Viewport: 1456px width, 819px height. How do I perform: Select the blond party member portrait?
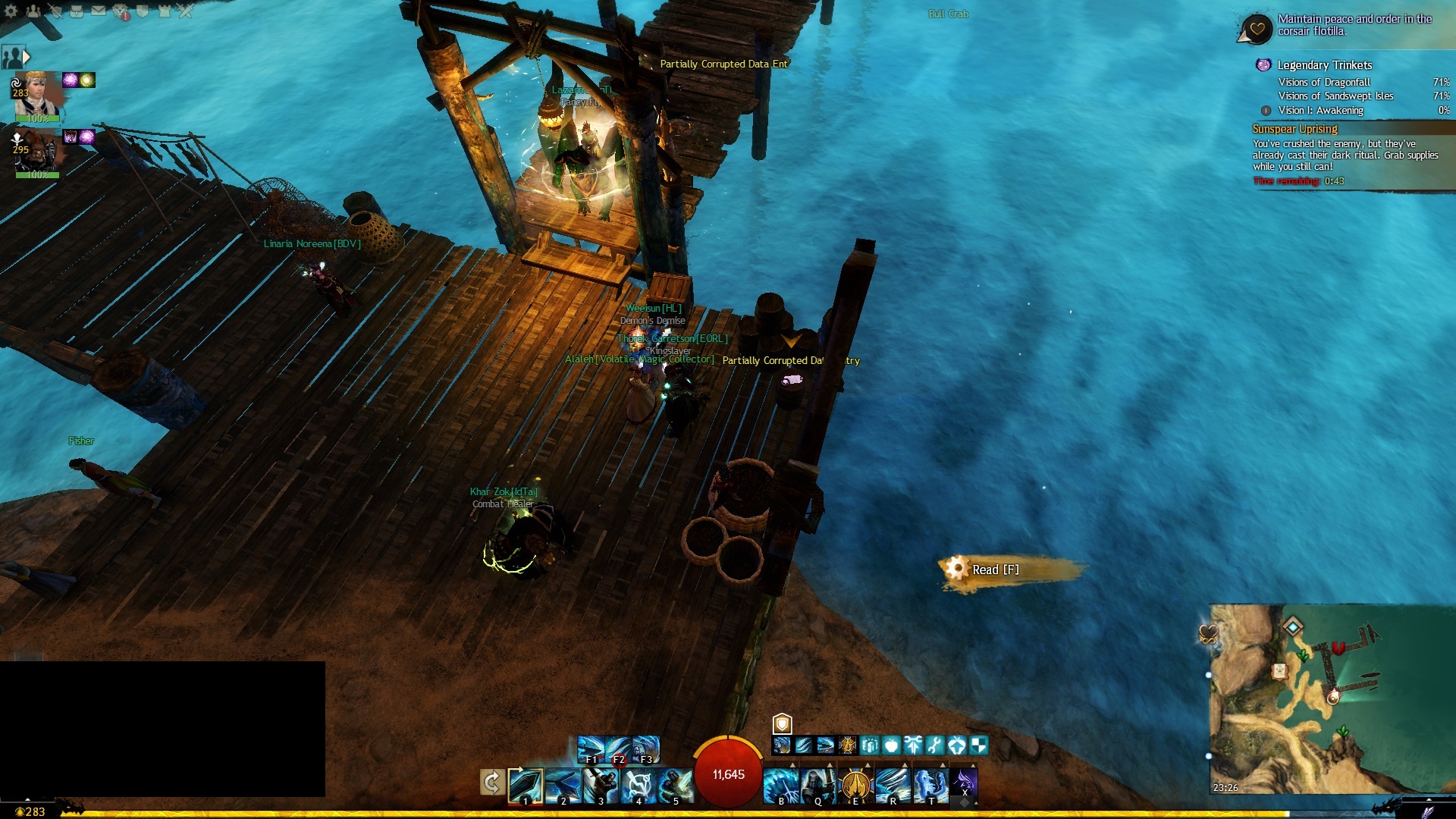click(36, 94)
